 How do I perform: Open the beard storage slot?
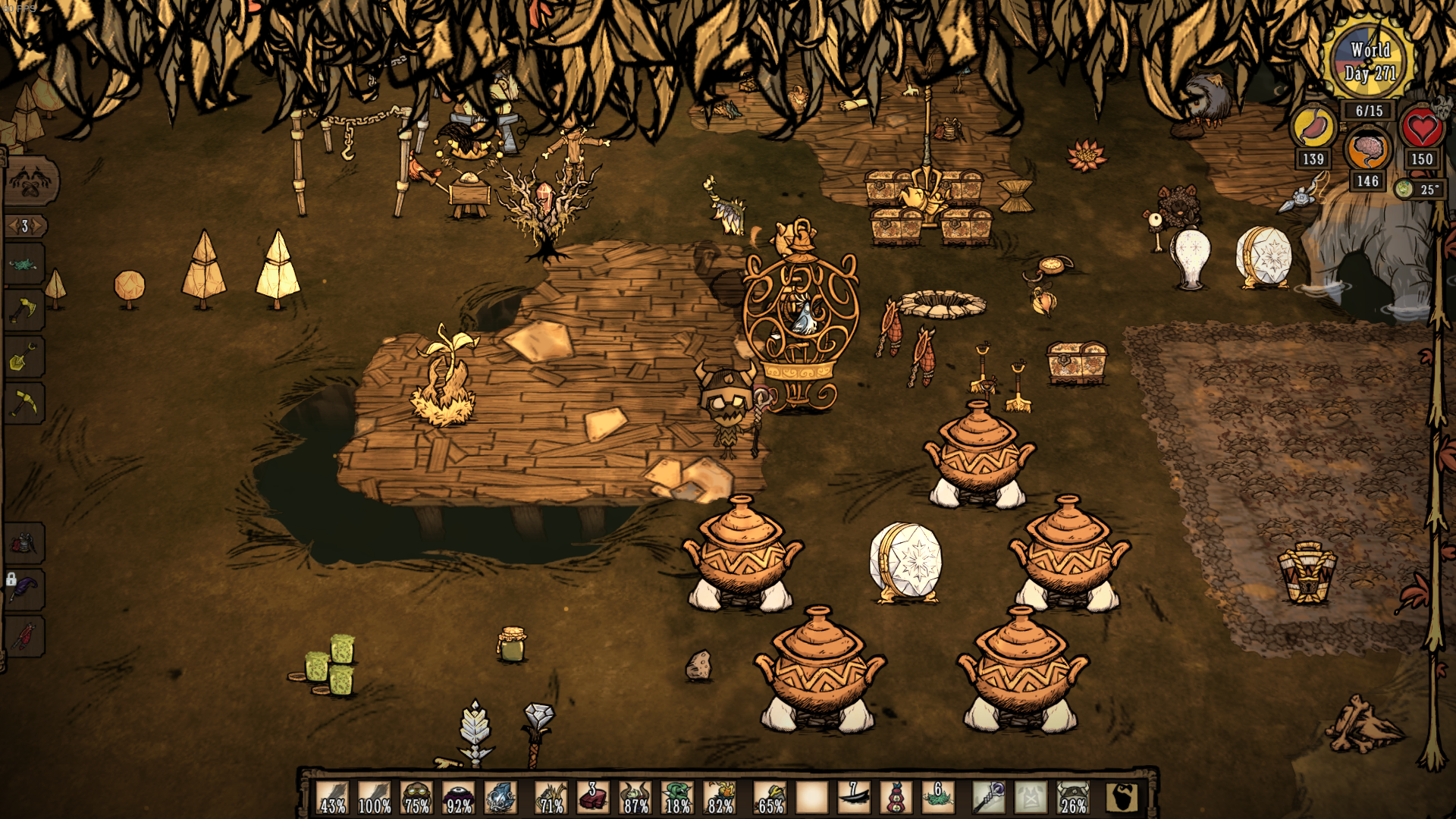pyautogui.click(x=1122, y=798)
